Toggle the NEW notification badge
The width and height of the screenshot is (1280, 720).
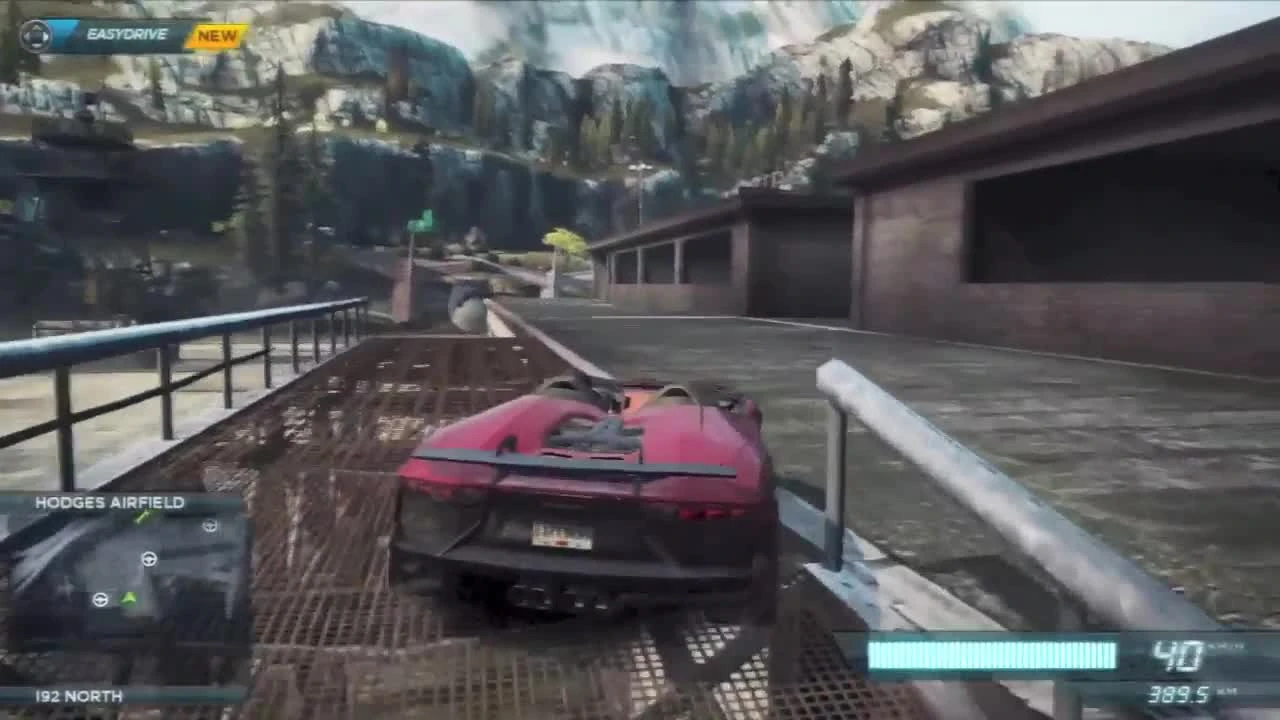pos(216,35)
